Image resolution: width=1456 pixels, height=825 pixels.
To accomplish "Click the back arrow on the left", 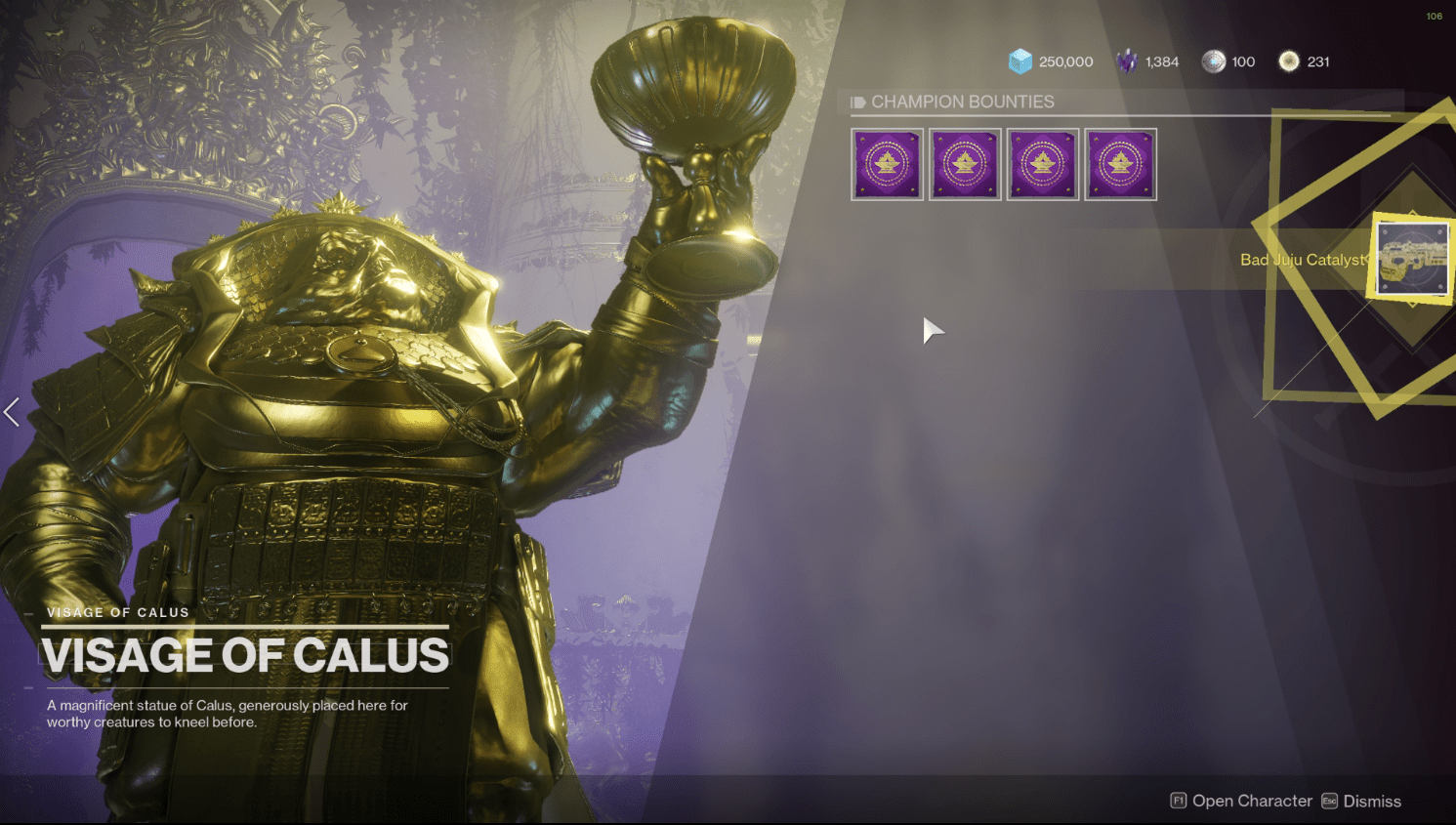I will 12,412.
